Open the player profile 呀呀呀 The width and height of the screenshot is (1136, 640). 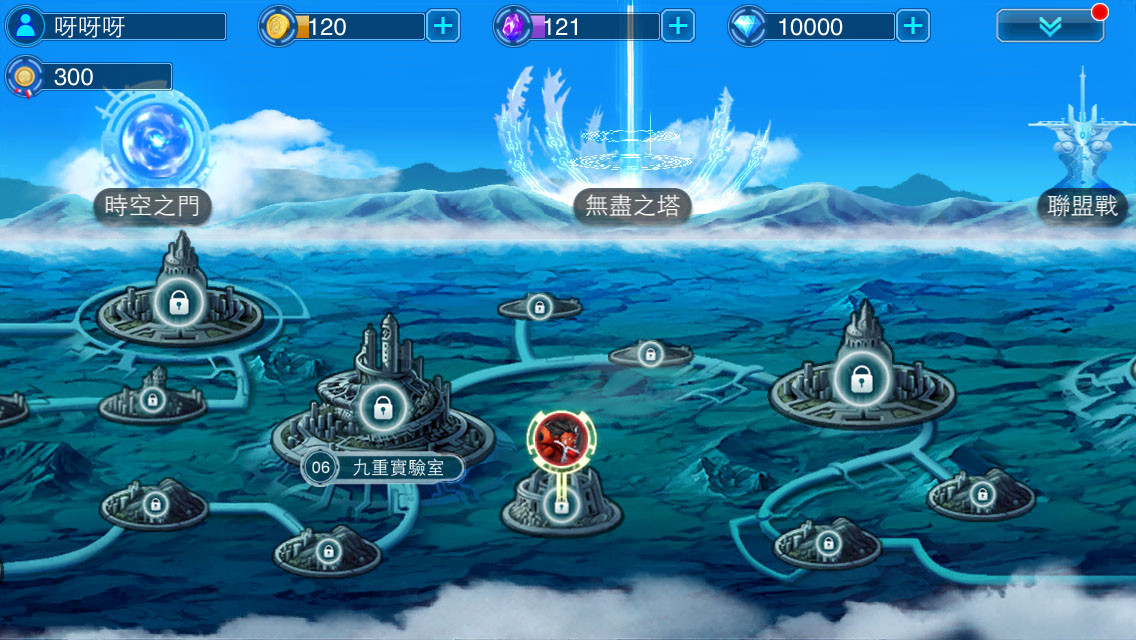point(115,27)
